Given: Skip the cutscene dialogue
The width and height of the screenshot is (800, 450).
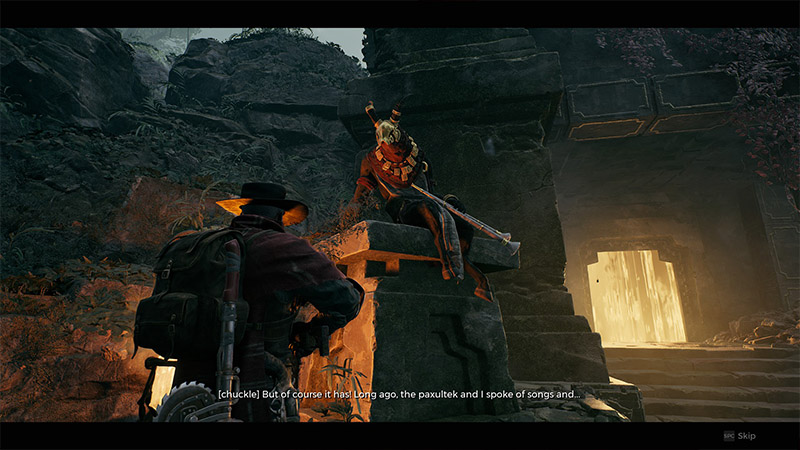Looking at the screenshot, I should tap(741, 436).
